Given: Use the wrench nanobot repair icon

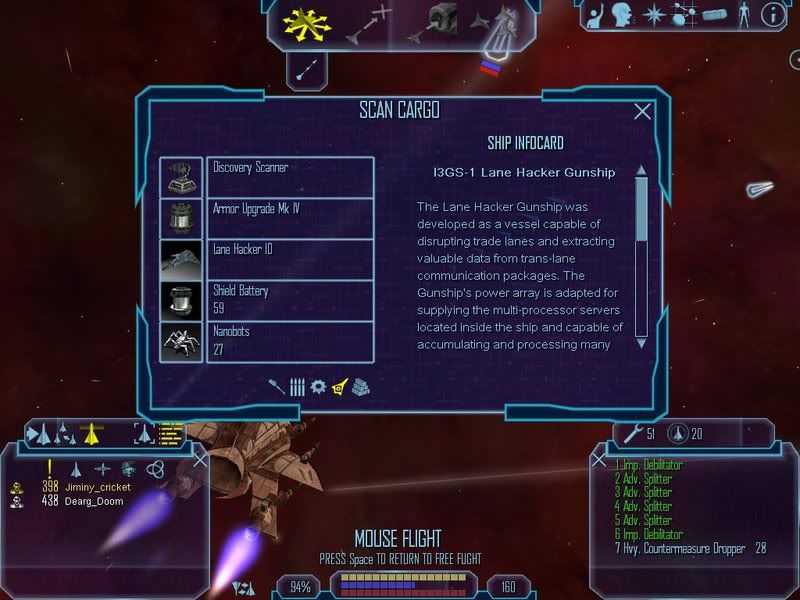Looking at the screenshot, I should coord(631,433).
